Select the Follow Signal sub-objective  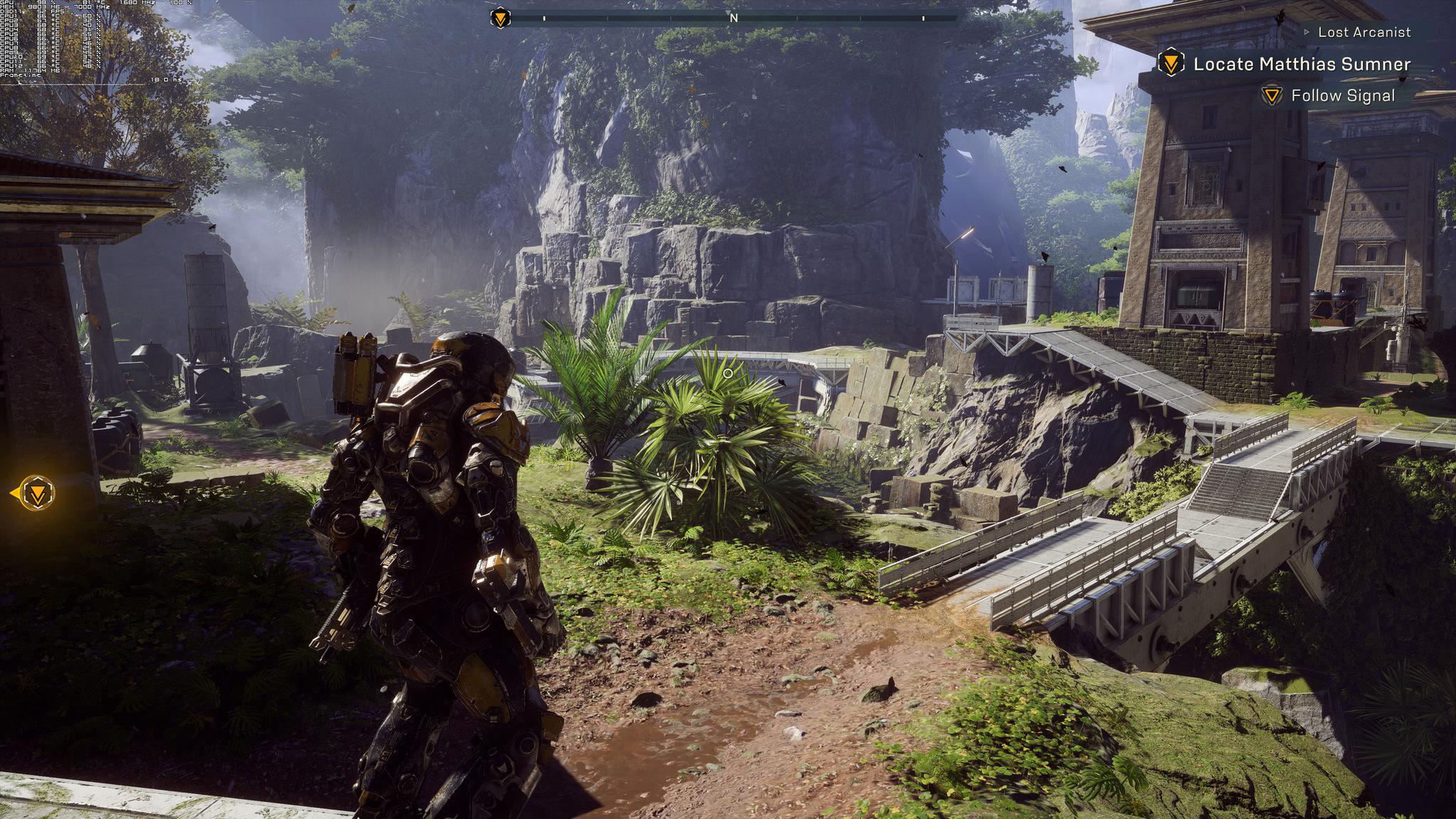[1342, 96]
